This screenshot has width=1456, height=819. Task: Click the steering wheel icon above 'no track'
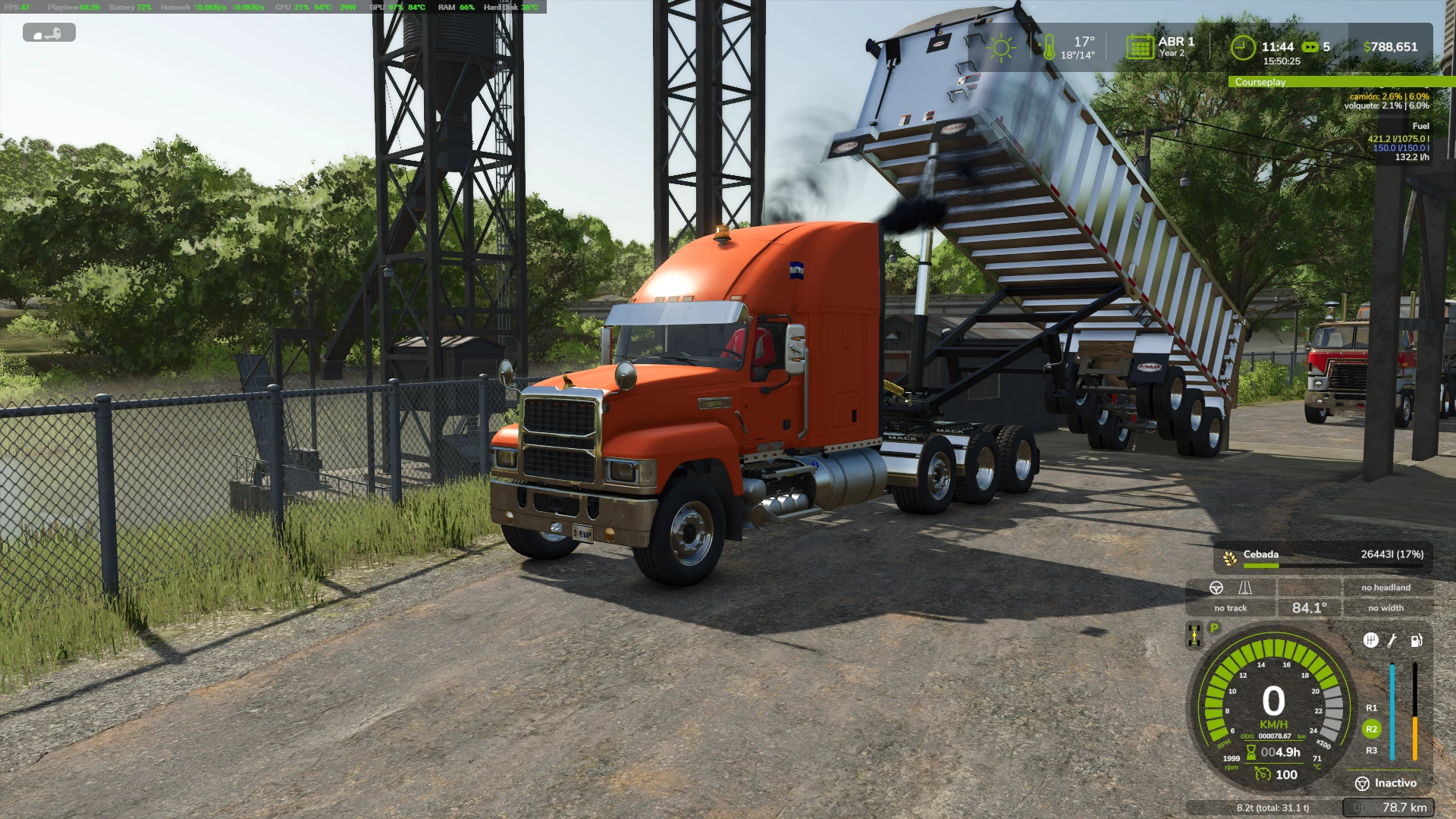tap(1216, 588)
